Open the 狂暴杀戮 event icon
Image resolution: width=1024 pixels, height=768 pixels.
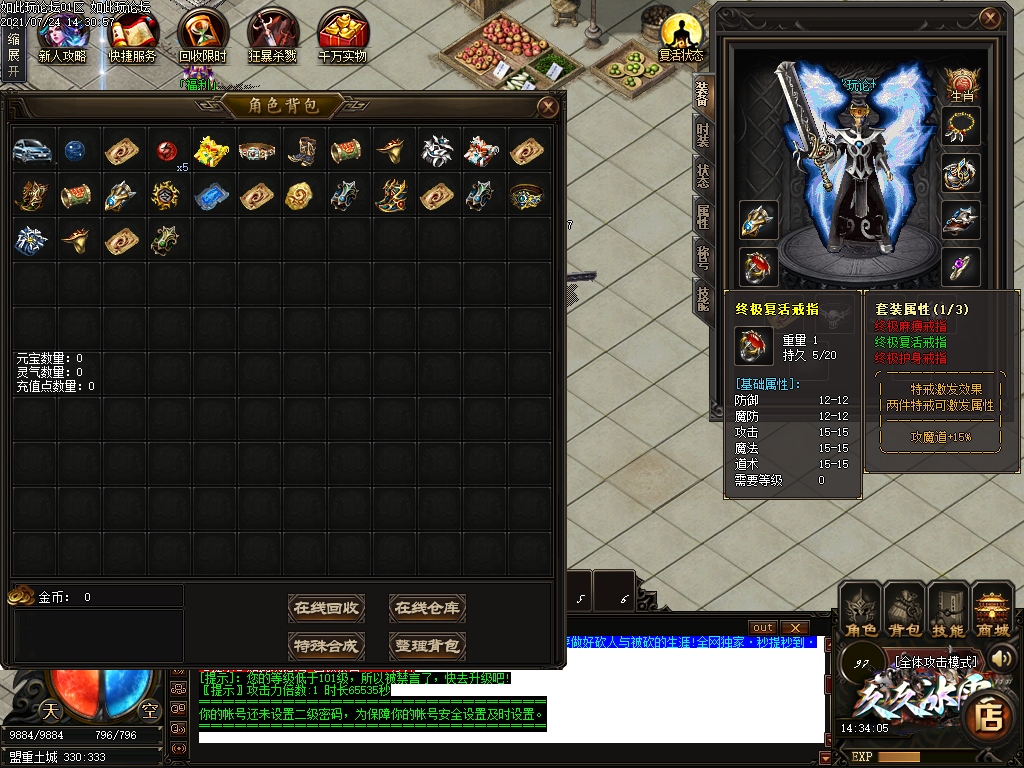coord(273,34)
